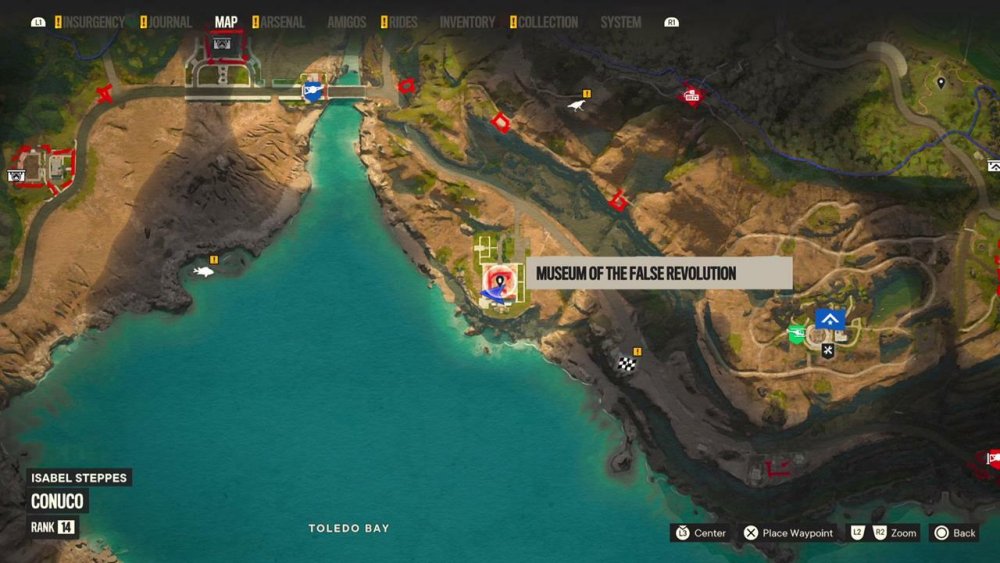This screenshot has height=563, width=1000.
Task: Switch to the Journal tab
Action: point(170,22)
